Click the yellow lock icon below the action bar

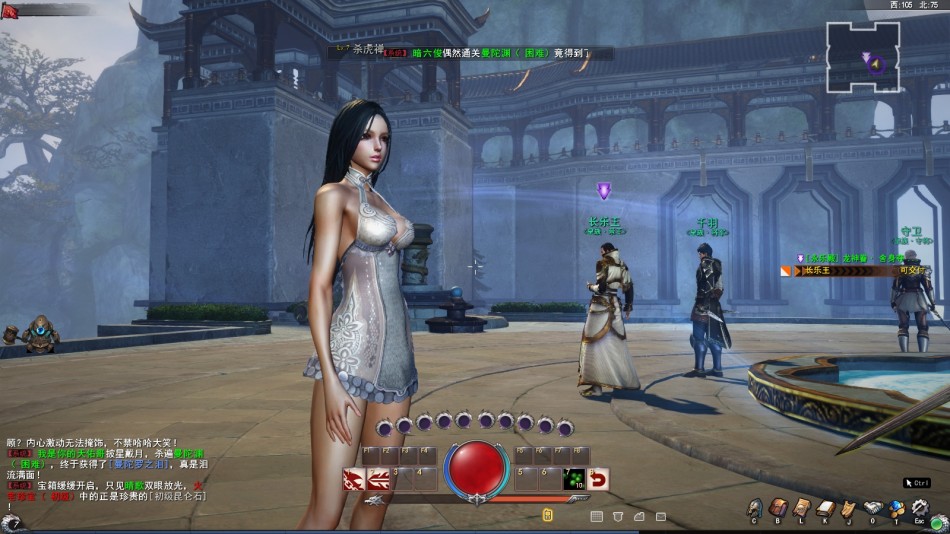pos(548,516)
